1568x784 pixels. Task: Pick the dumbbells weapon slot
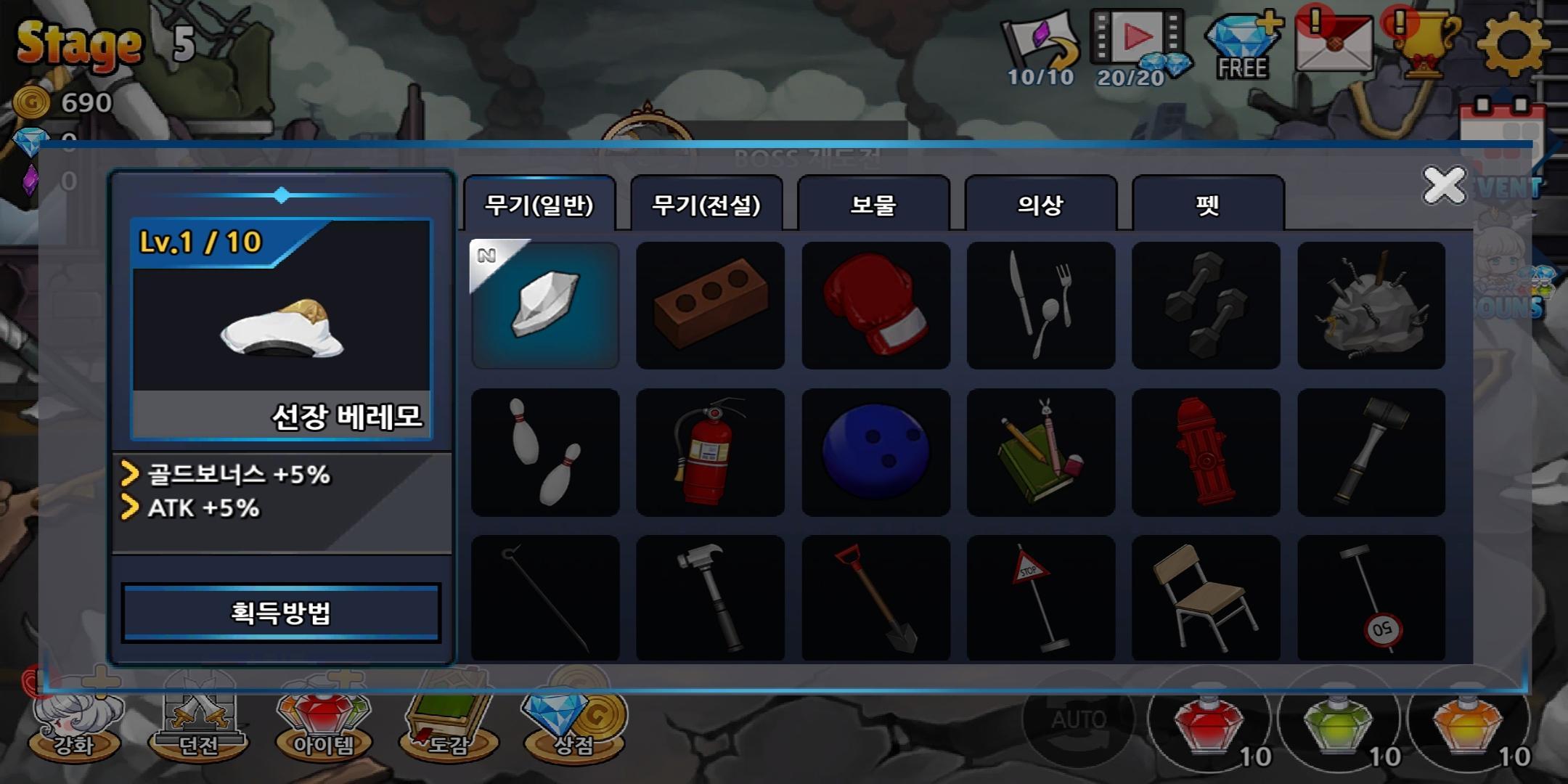point(1206,306)
